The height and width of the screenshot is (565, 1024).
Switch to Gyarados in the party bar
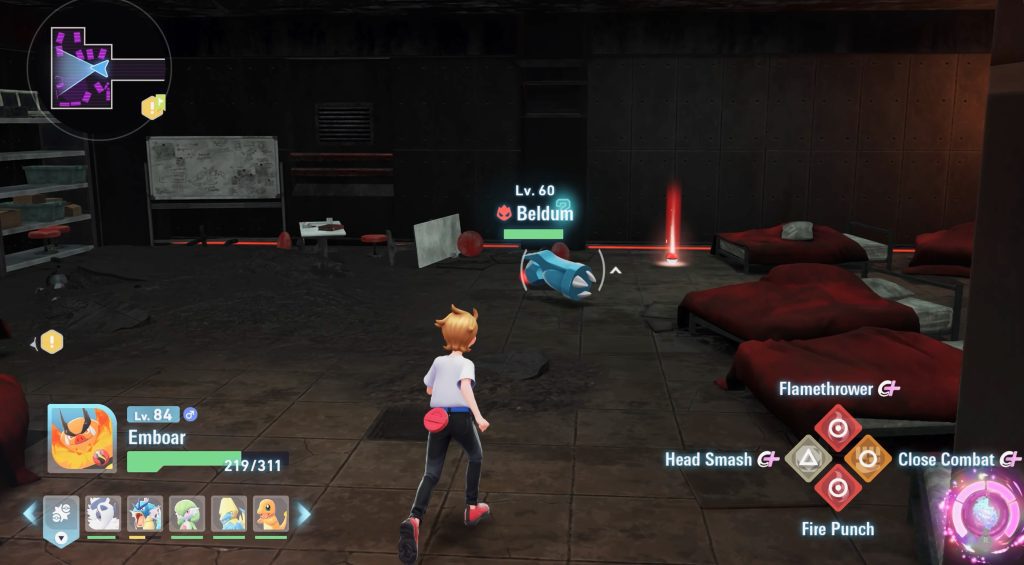click(145, 514)
